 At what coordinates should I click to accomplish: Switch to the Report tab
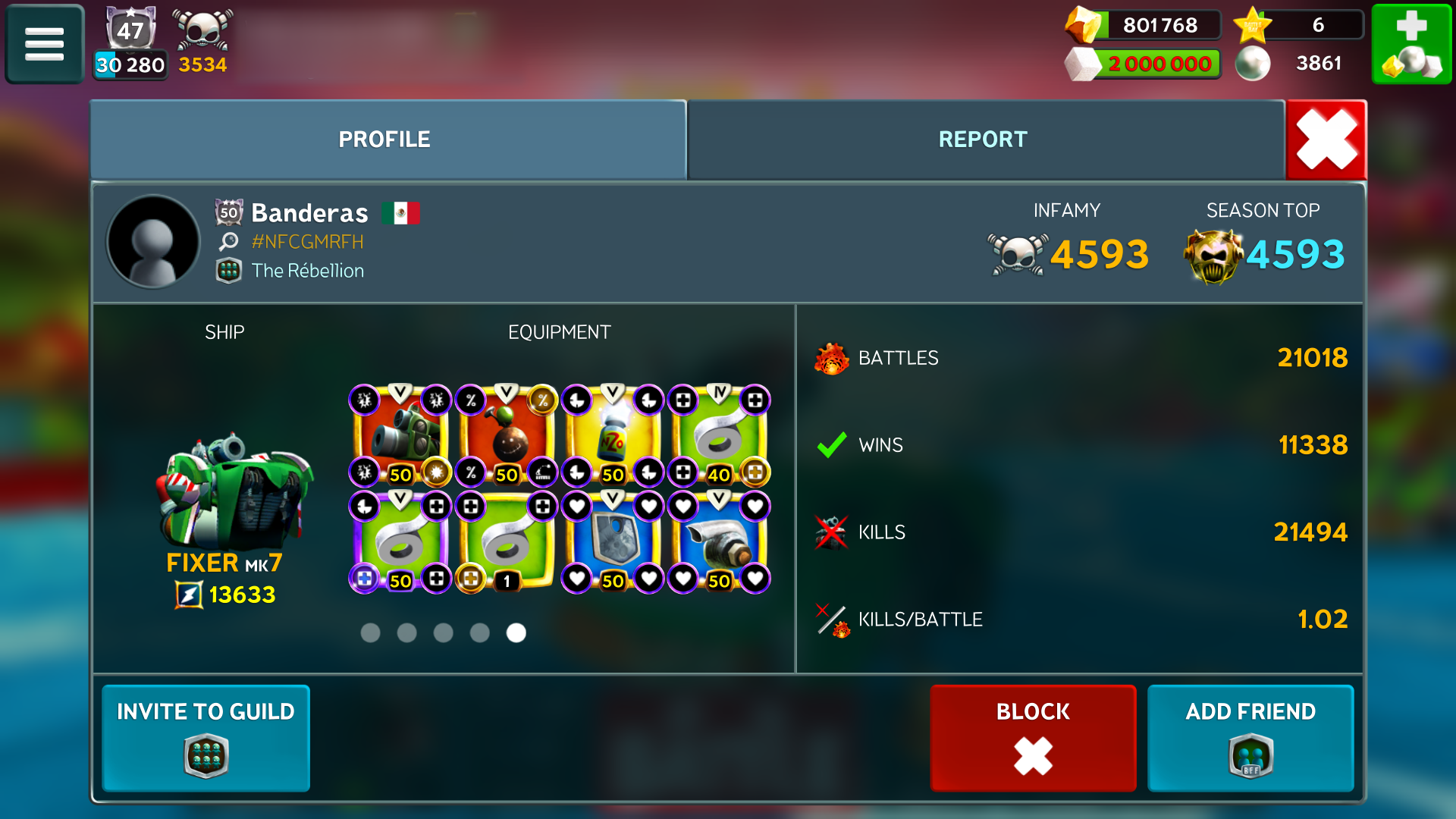click(x=983, y=140)
